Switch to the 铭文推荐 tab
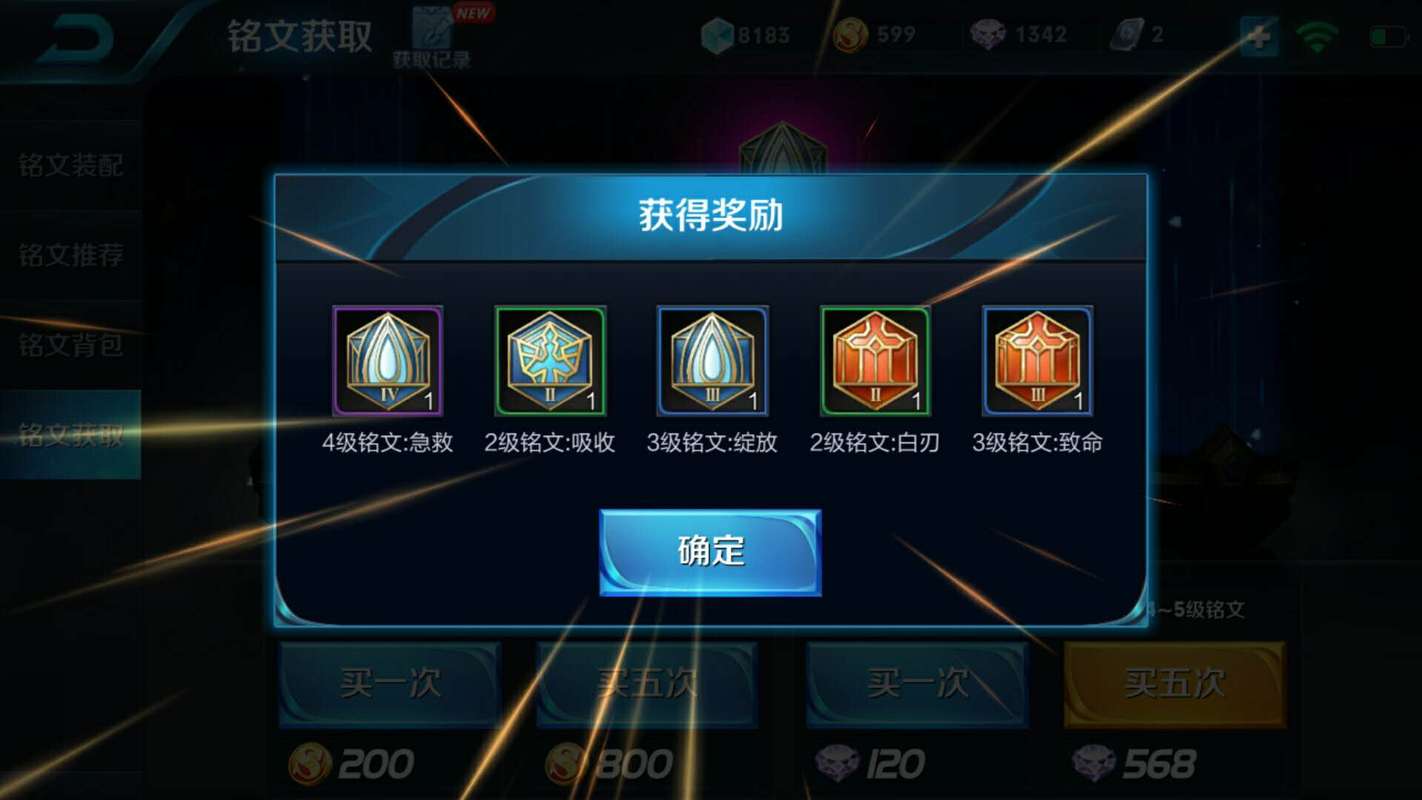1422x800 pixels. tap(70, 256)
